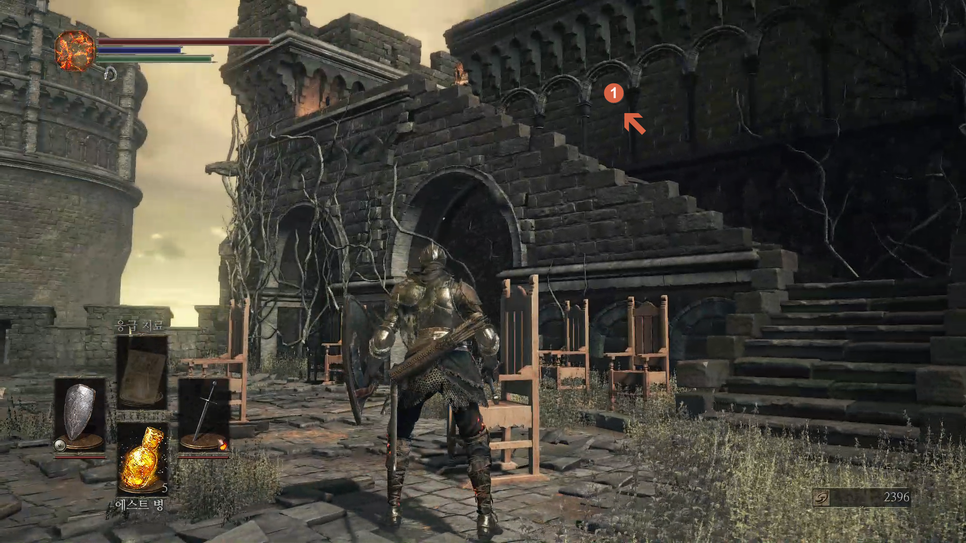Click the ember flame status icon
This screenshot has height=543, width=966.
click(74, 51)
